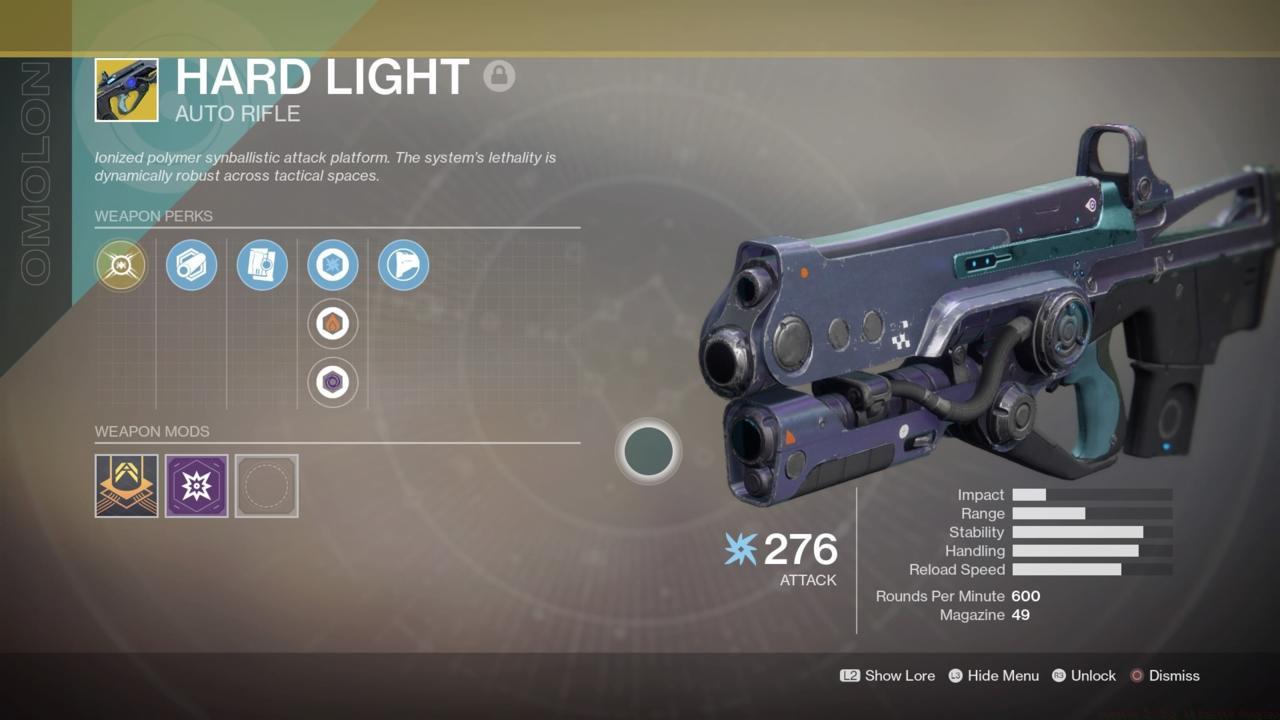Select the purple kill tracker mod
1280x720 pixels.
click(x=196, y=486)
